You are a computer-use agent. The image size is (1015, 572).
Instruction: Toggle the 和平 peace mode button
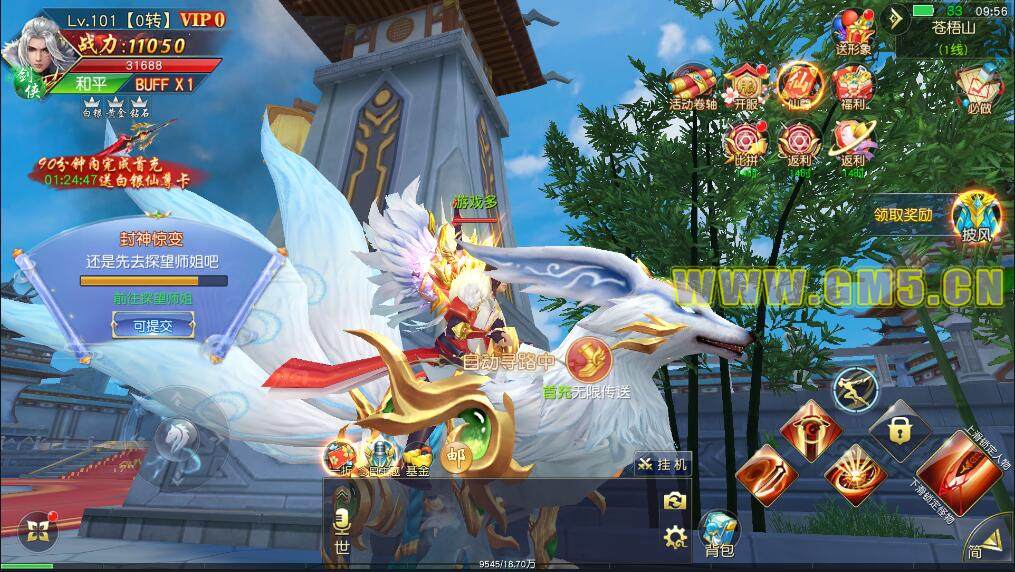coord(91,85)
